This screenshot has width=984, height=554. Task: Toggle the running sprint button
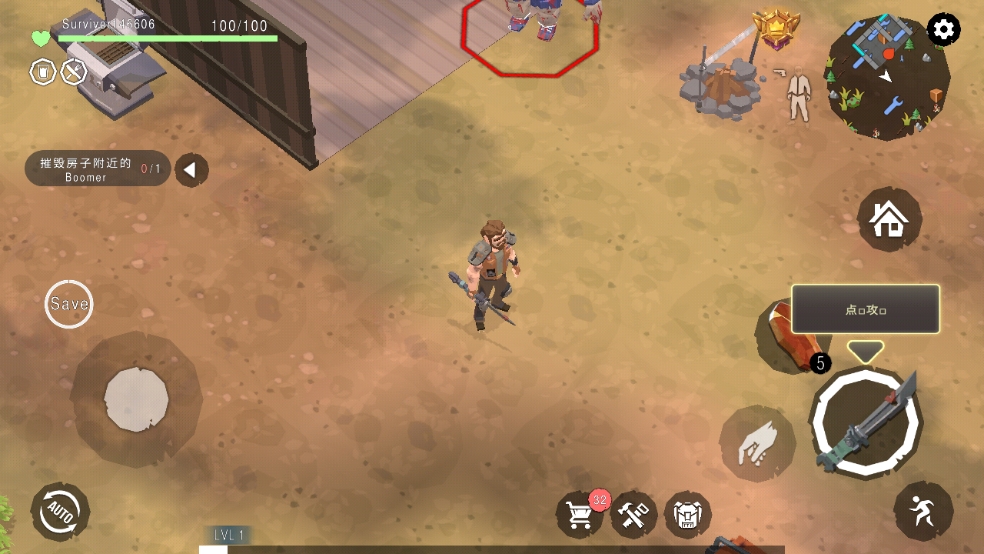point(922,511)
